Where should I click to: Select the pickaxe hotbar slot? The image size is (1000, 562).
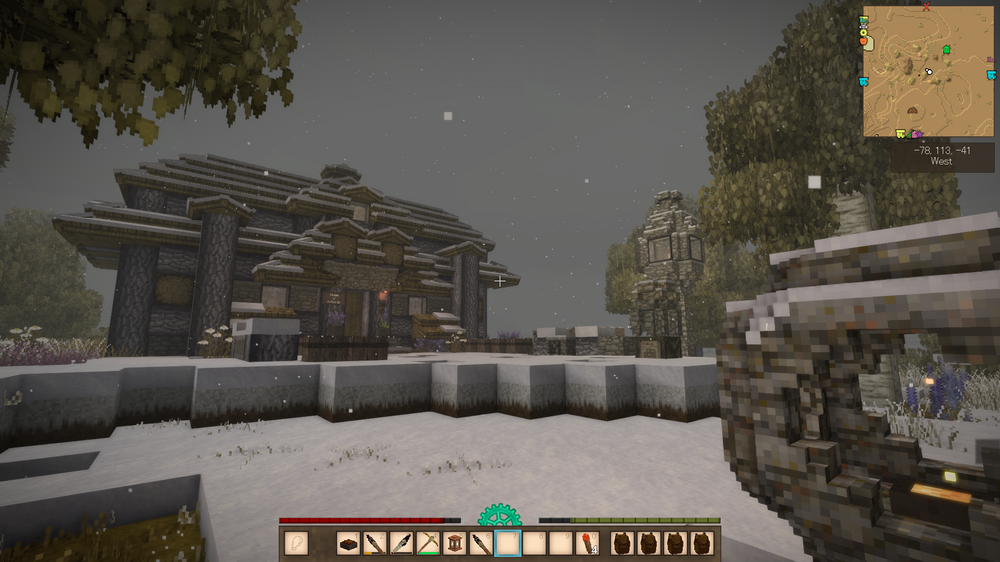(x=428, y=543)
